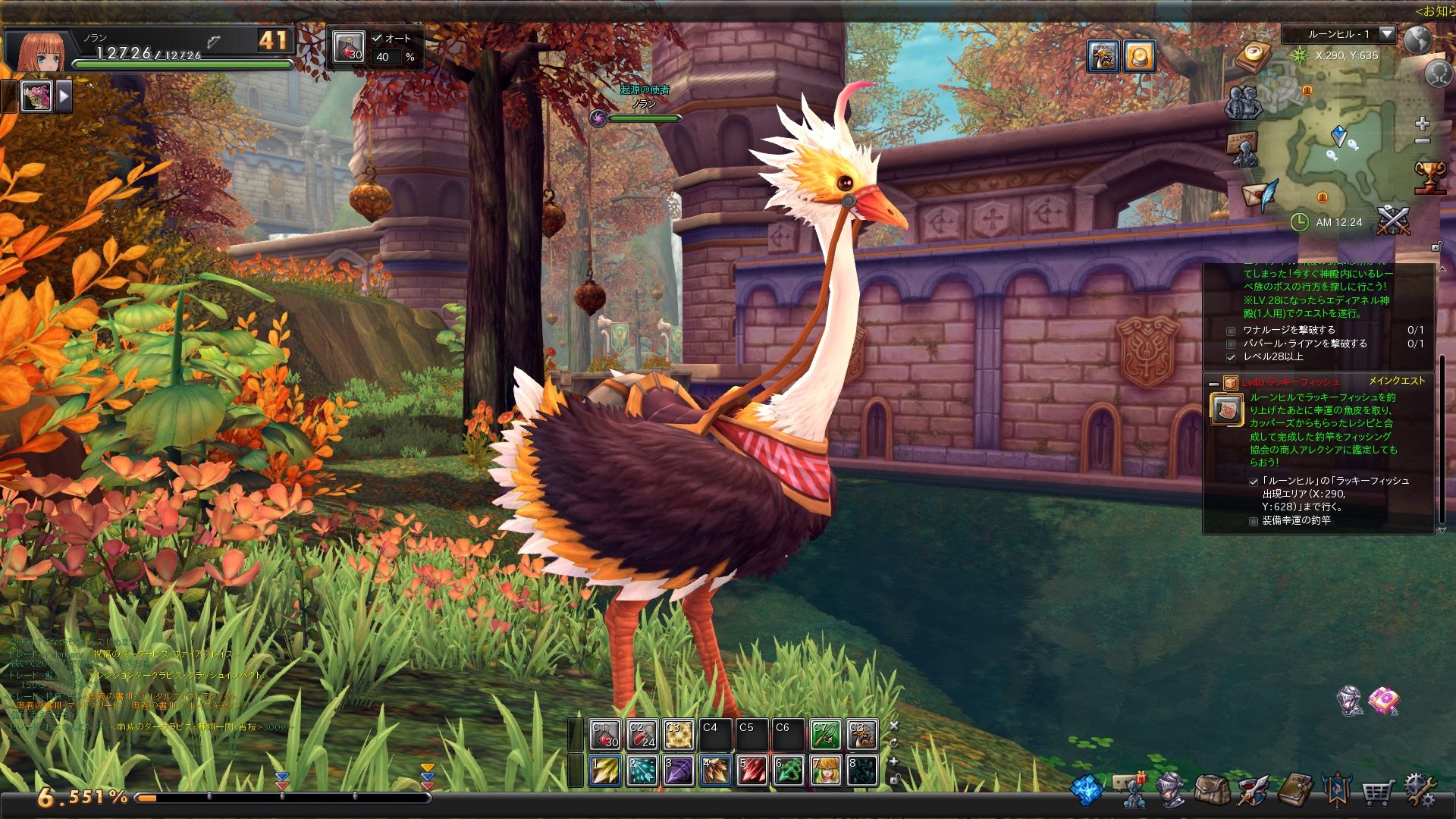This screenshot has width=1456, height=819.
Task: Open the inventory bag icon
Action: click(x=1211, y=790)
